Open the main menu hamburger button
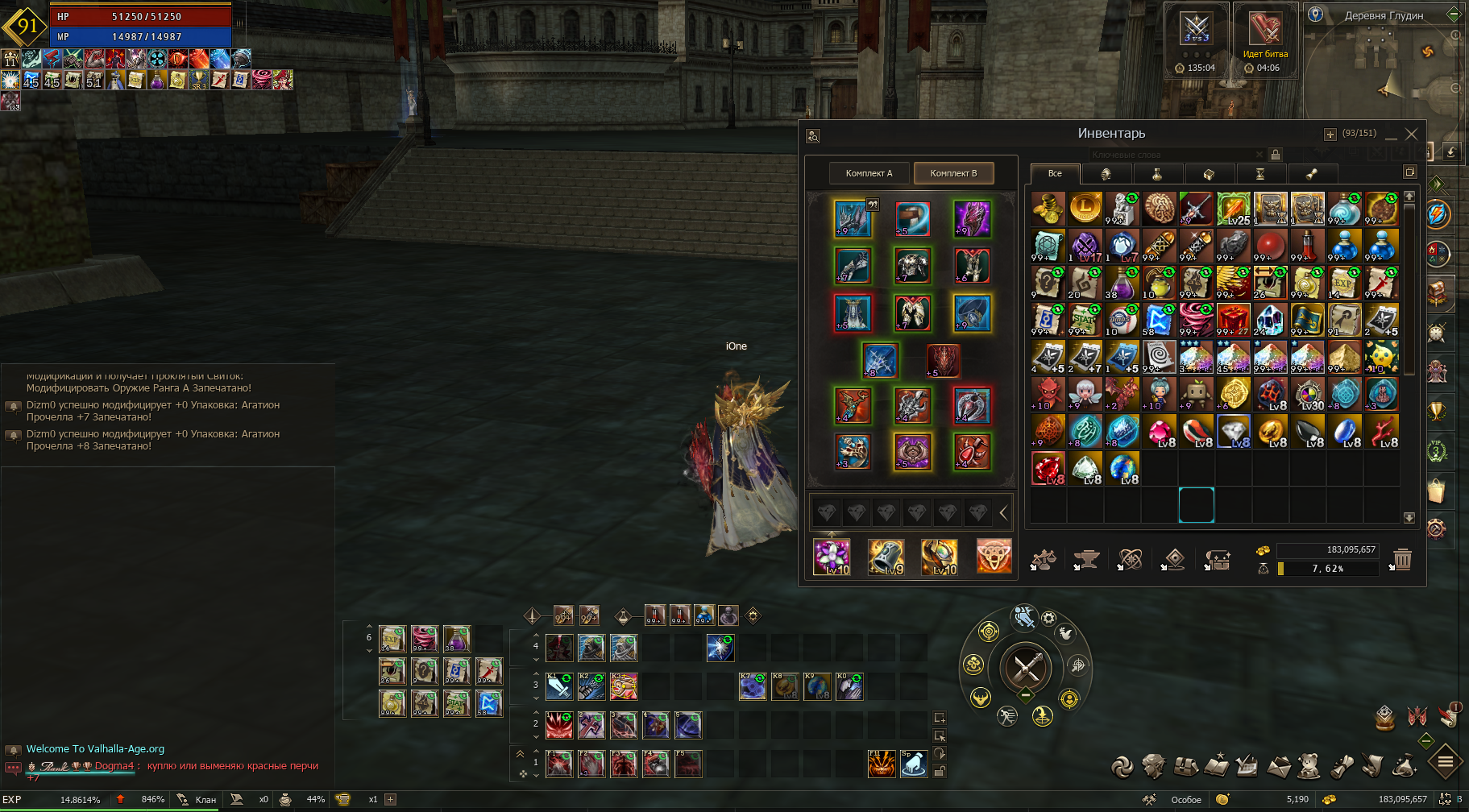The height and width of the screenshot is (812, 1469). pyautogui.click(x=1446, y=761)
